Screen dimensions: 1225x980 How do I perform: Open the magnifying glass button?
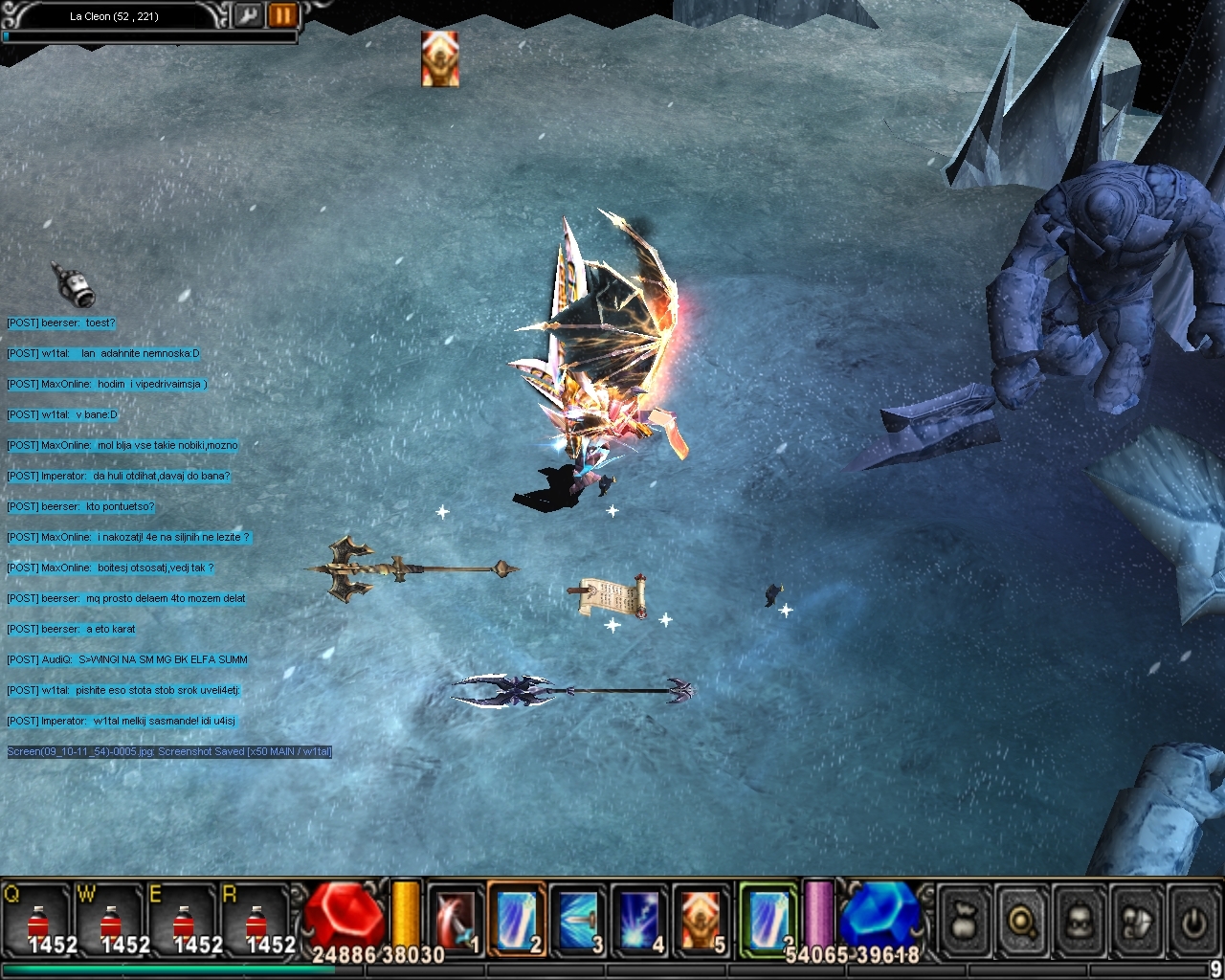(1022, 922)
